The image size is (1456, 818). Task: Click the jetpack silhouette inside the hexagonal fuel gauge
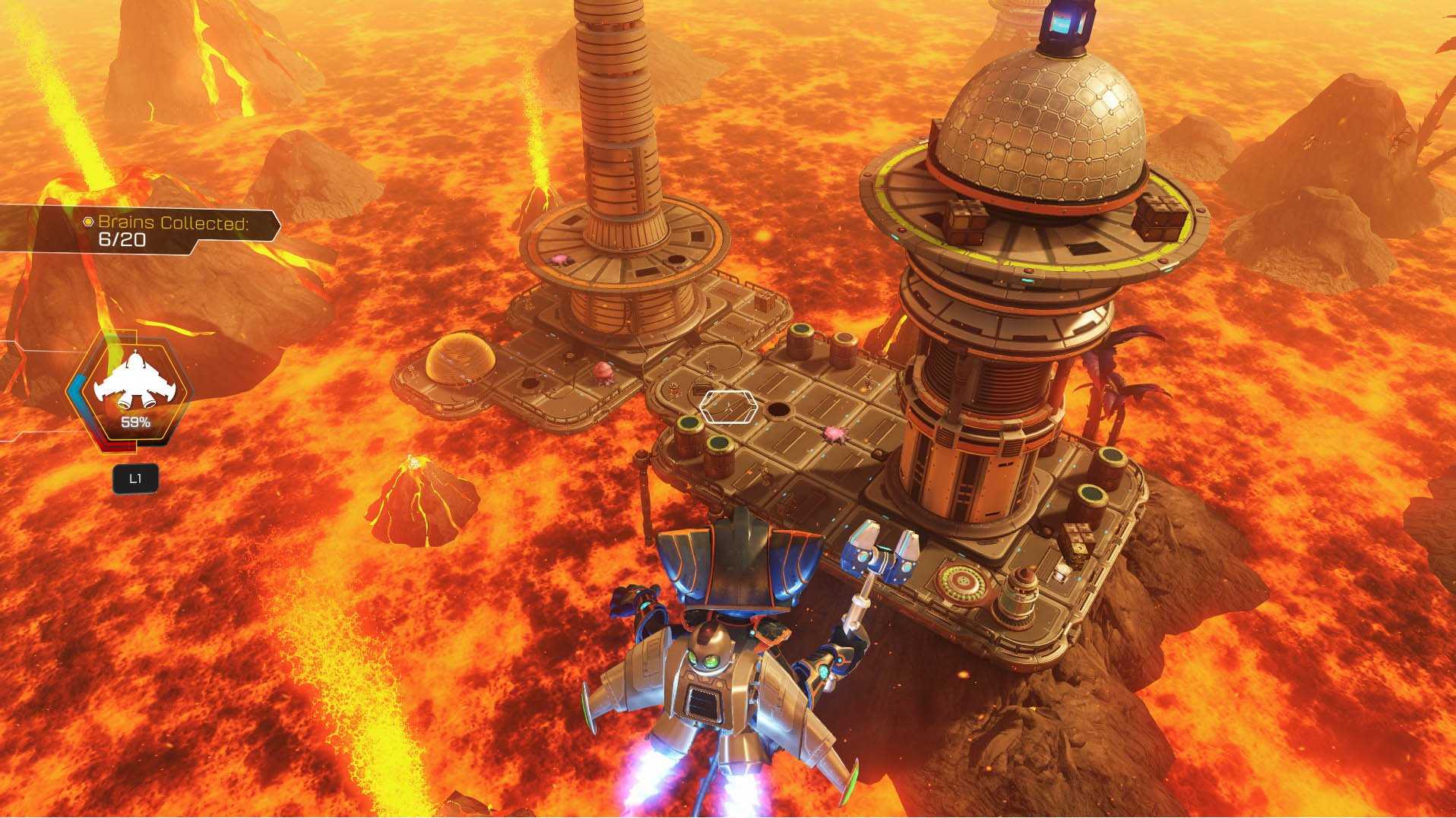135,377
